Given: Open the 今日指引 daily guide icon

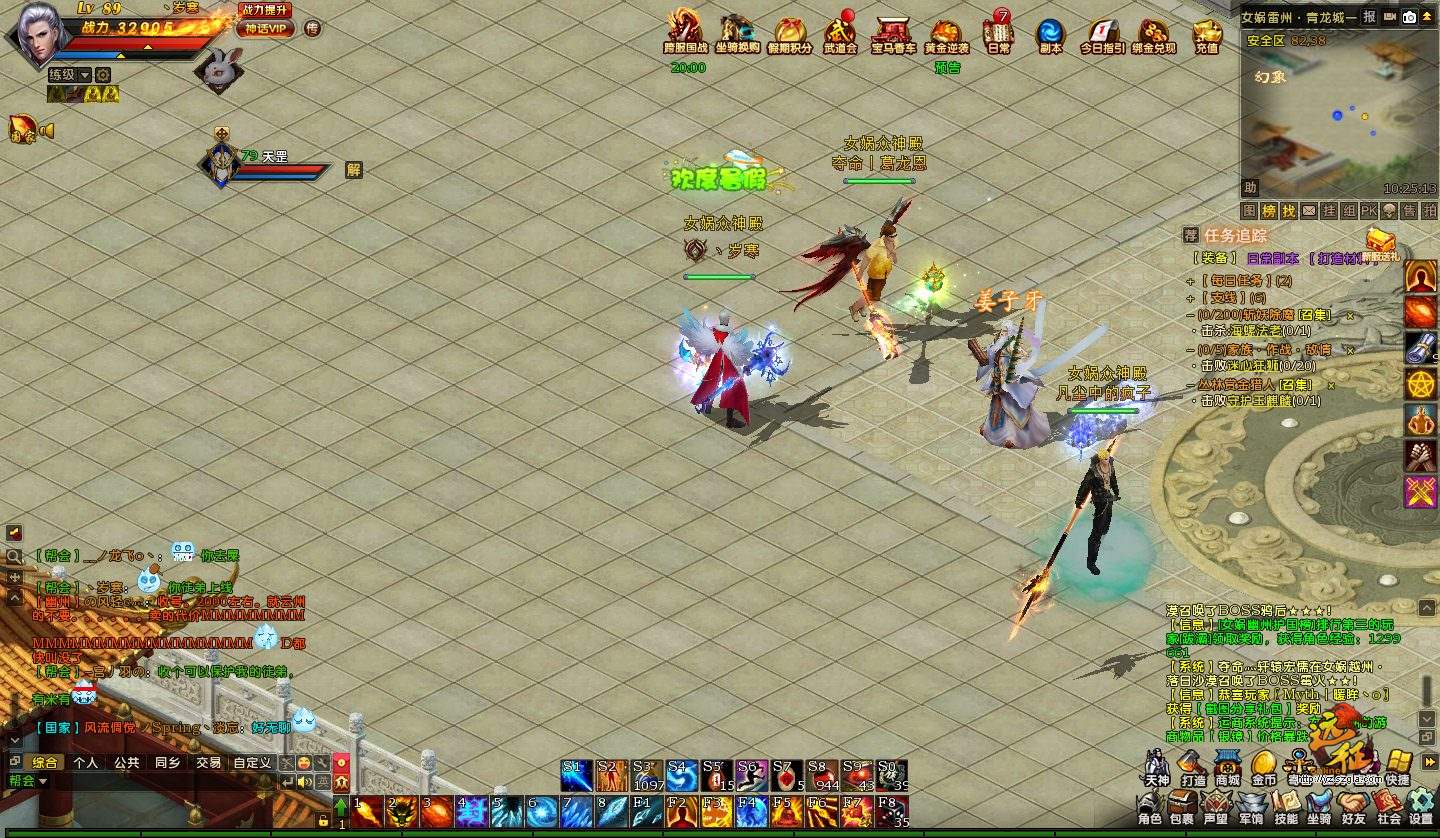Looking at the screenshot, I should point(1102,34).
